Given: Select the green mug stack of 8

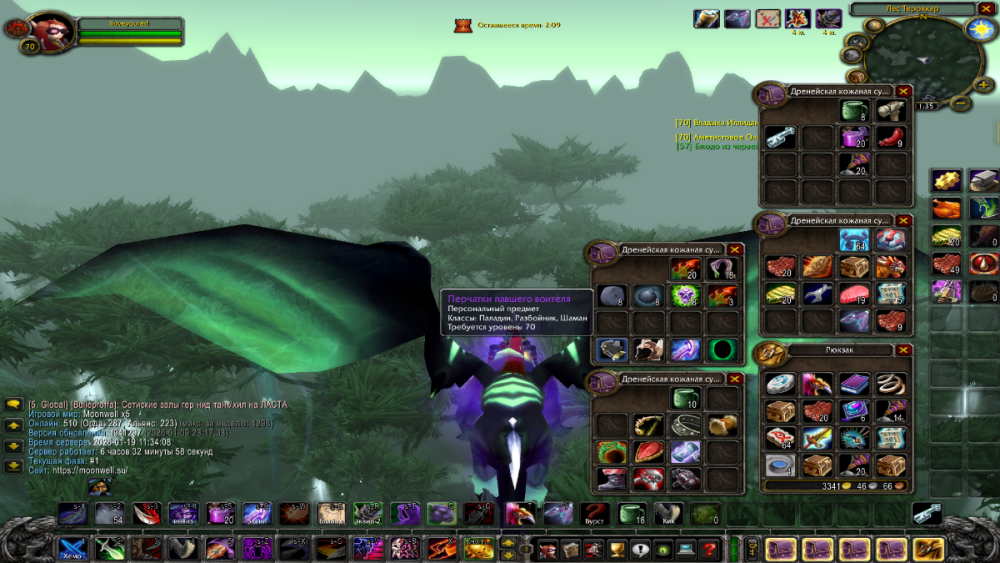Looking at the screenshot, I should (x=853, y=111).
